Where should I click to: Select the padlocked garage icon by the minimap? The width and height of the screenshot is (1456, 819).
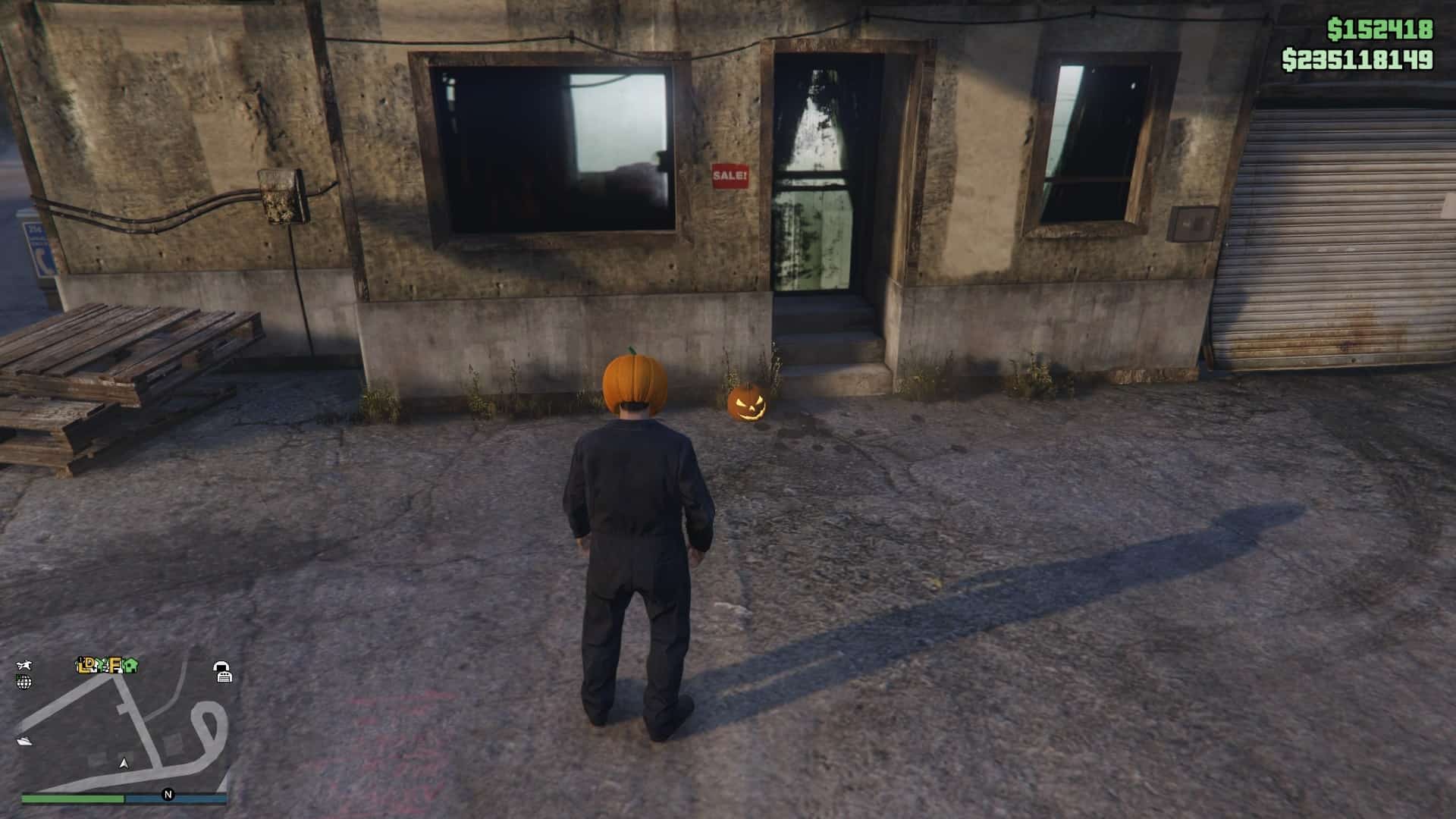[x=222, y=670]
